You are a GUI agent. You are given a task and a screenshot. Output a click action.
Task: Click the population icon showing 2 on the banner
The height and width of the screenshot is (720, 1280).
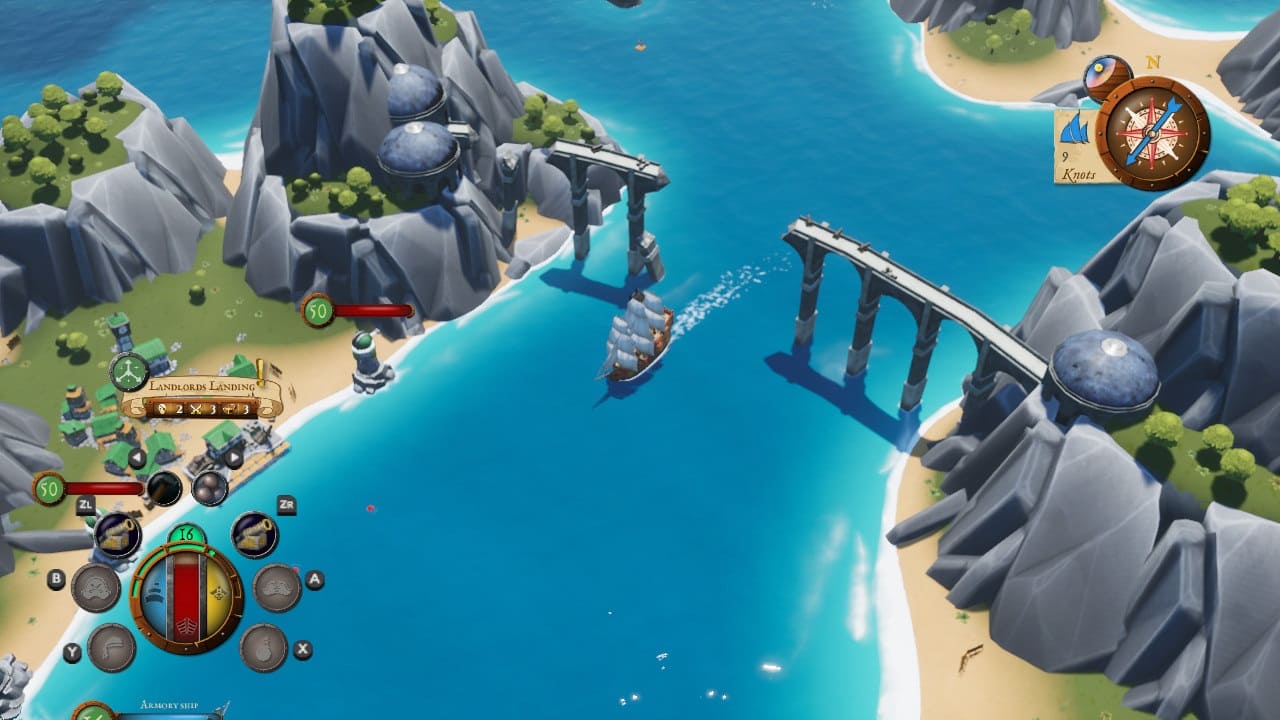coord(163,409)
